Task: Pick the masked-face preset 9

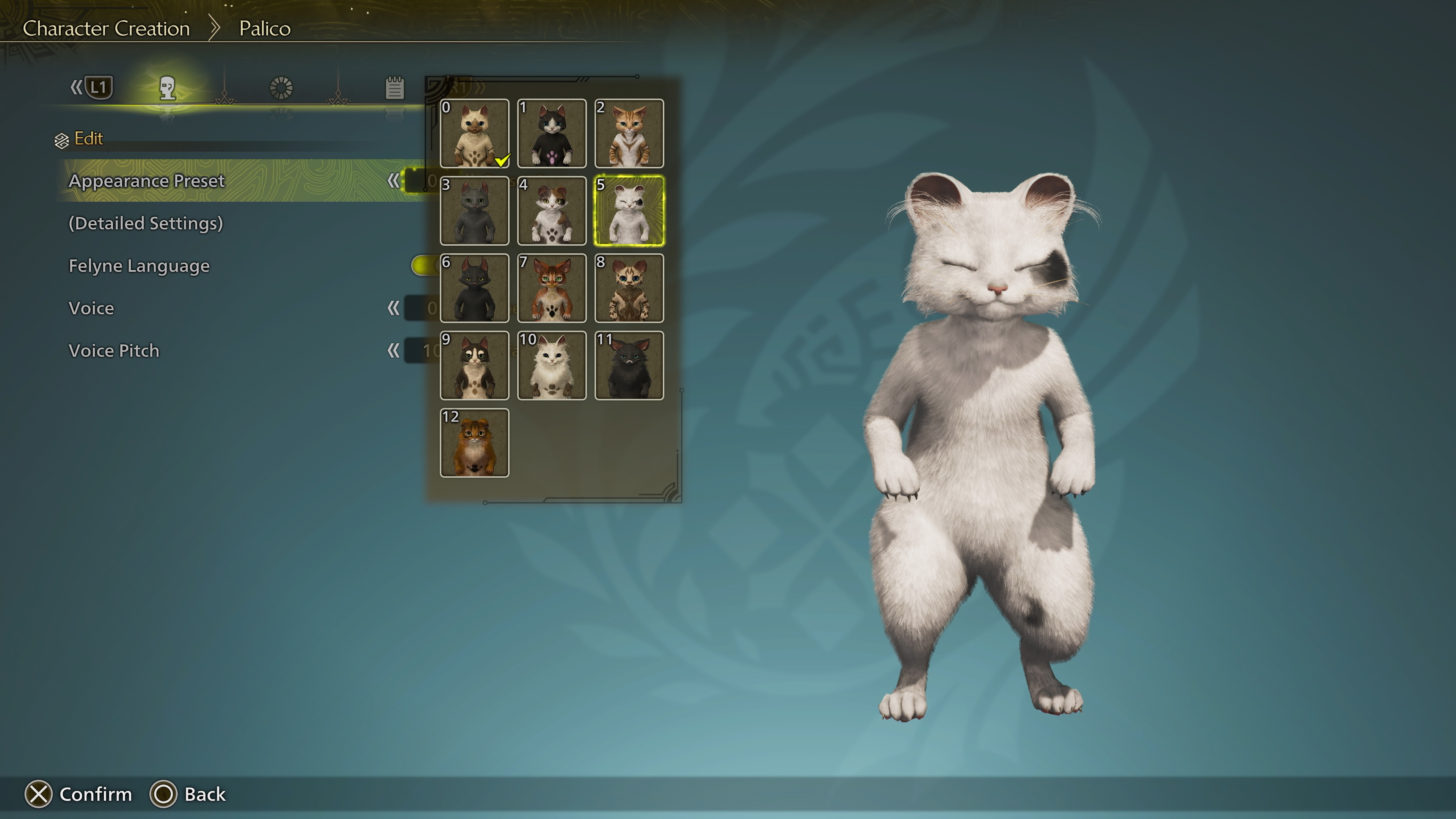Action: (474, 366)
